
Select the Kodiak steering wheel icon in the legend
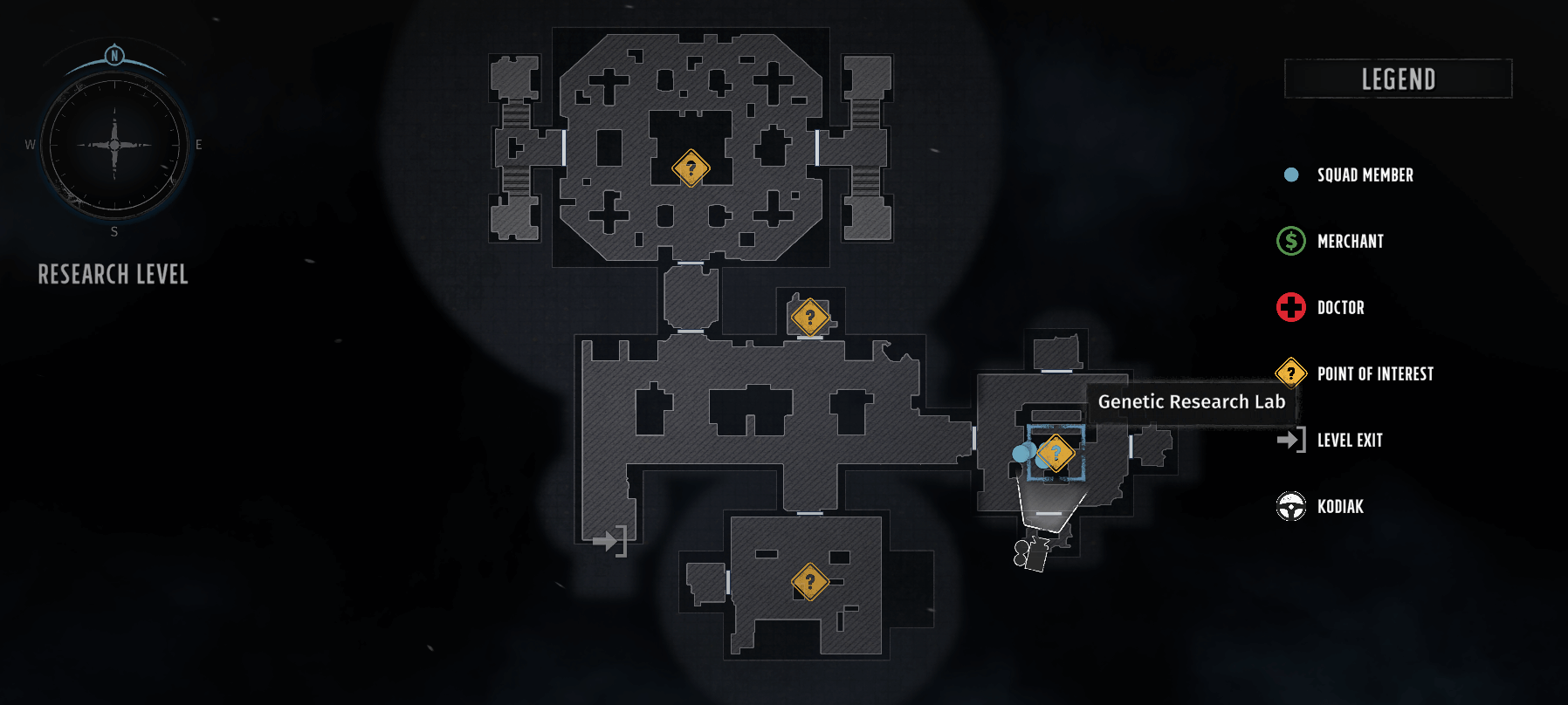(1289, 506)
